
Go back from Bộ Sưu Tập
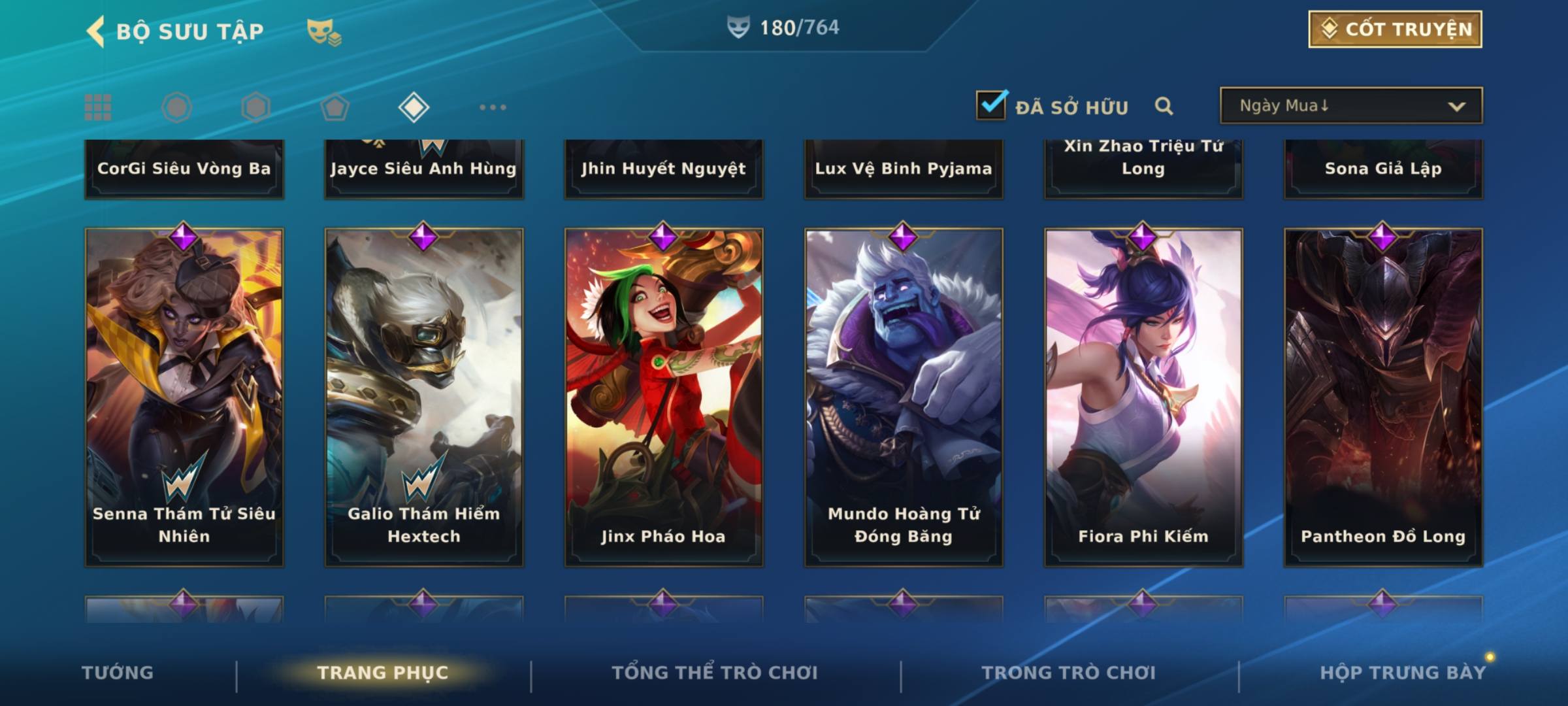(96, 31)
